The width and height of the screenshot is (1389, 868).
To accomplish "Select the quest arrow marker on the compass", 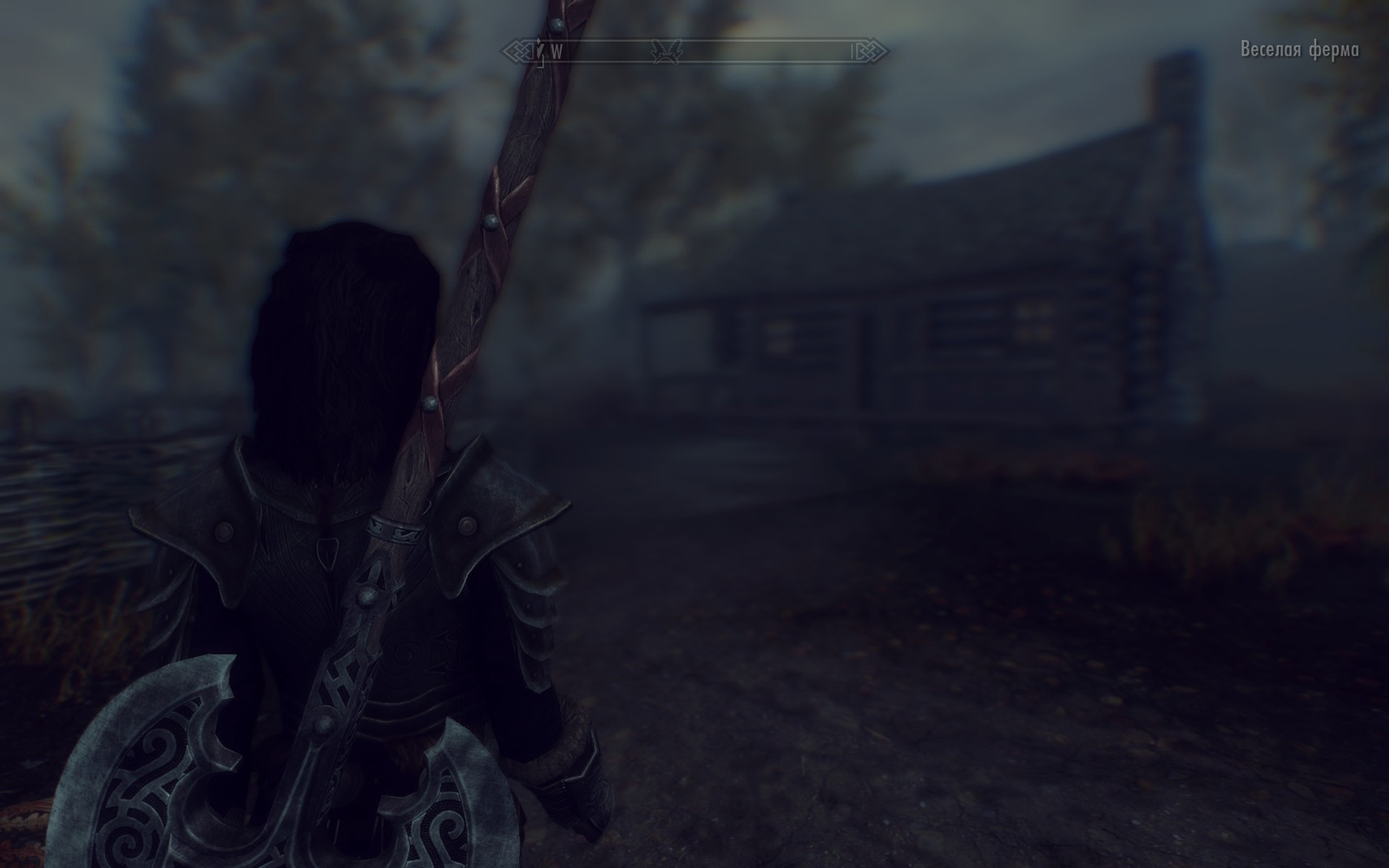I will pyautogui.click(x=540, y=51).
